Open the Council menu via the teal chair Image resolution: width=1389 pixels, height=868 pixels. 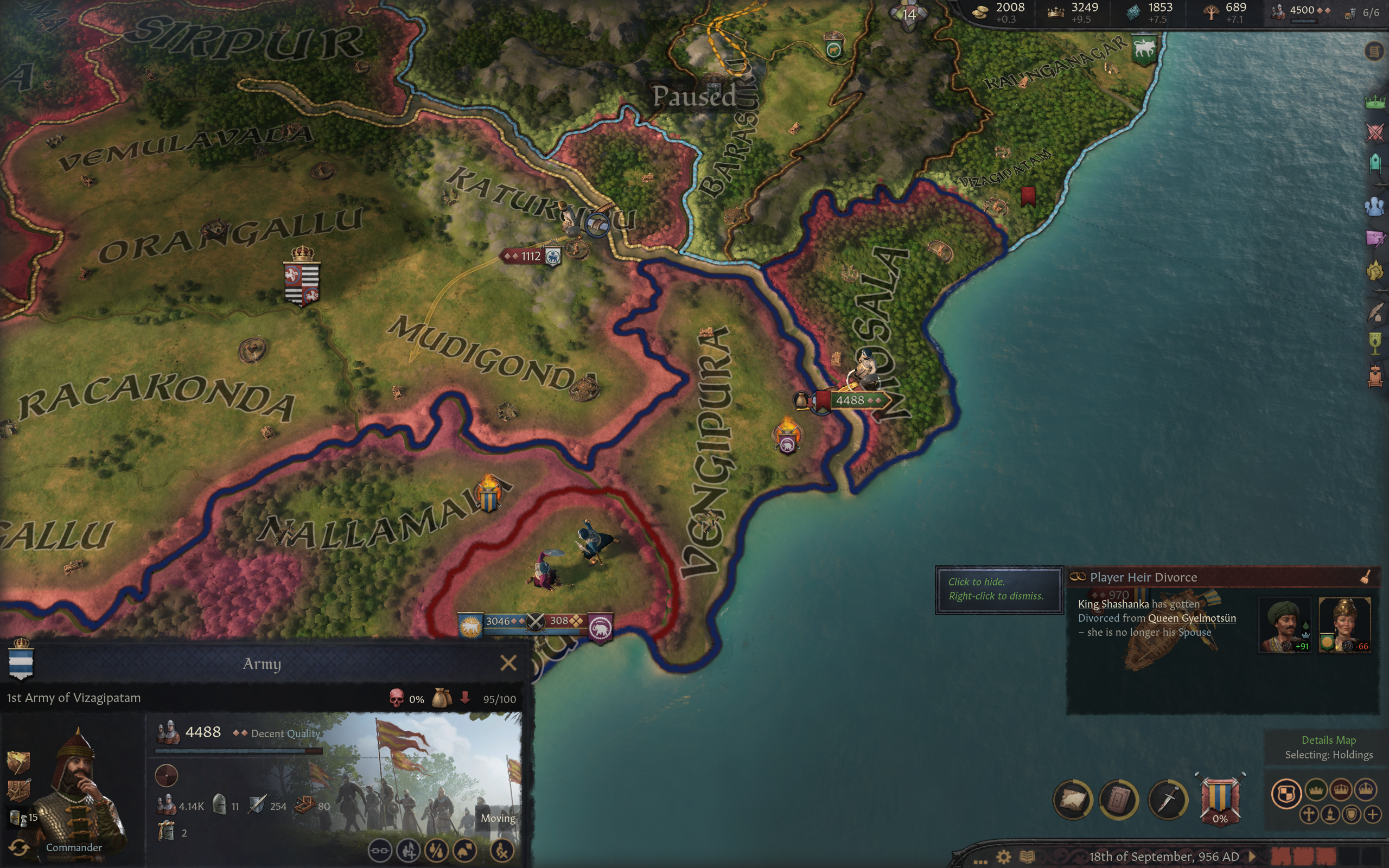1375,164
